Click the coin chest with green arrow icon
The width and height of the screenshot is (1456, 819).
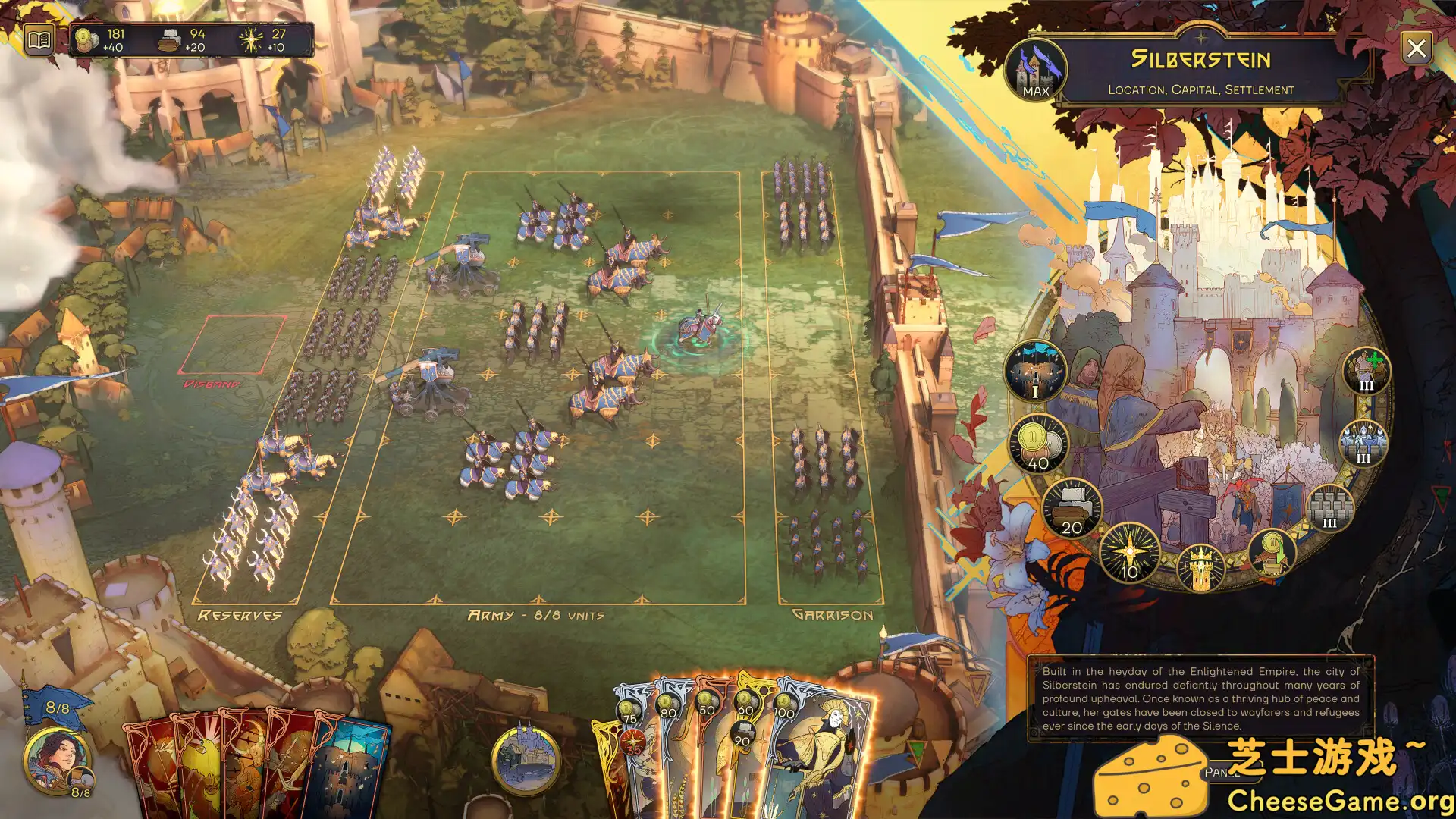(1272, 553)
